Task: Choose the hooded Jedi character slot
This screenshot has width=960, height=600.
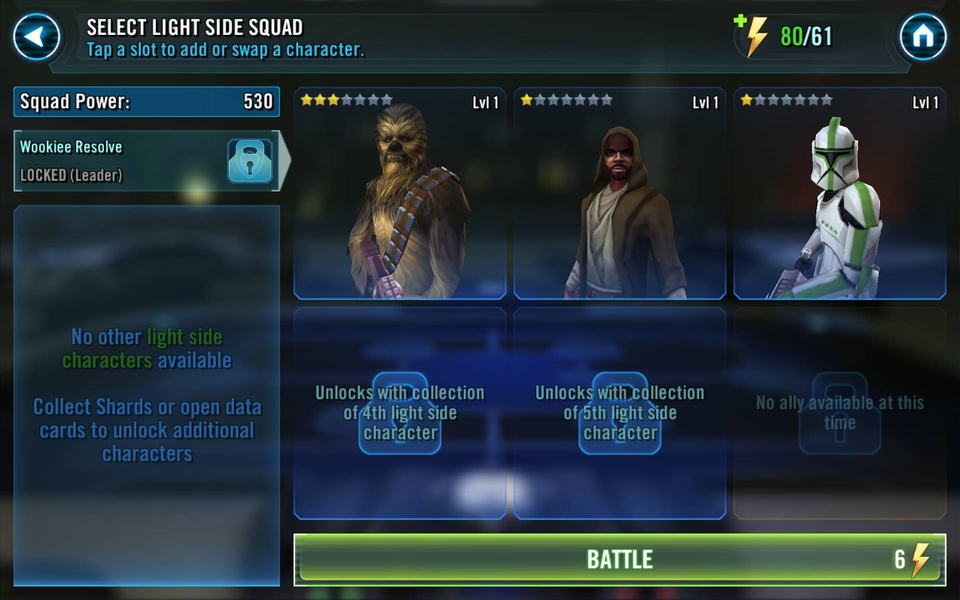Action: pos(620,194)
